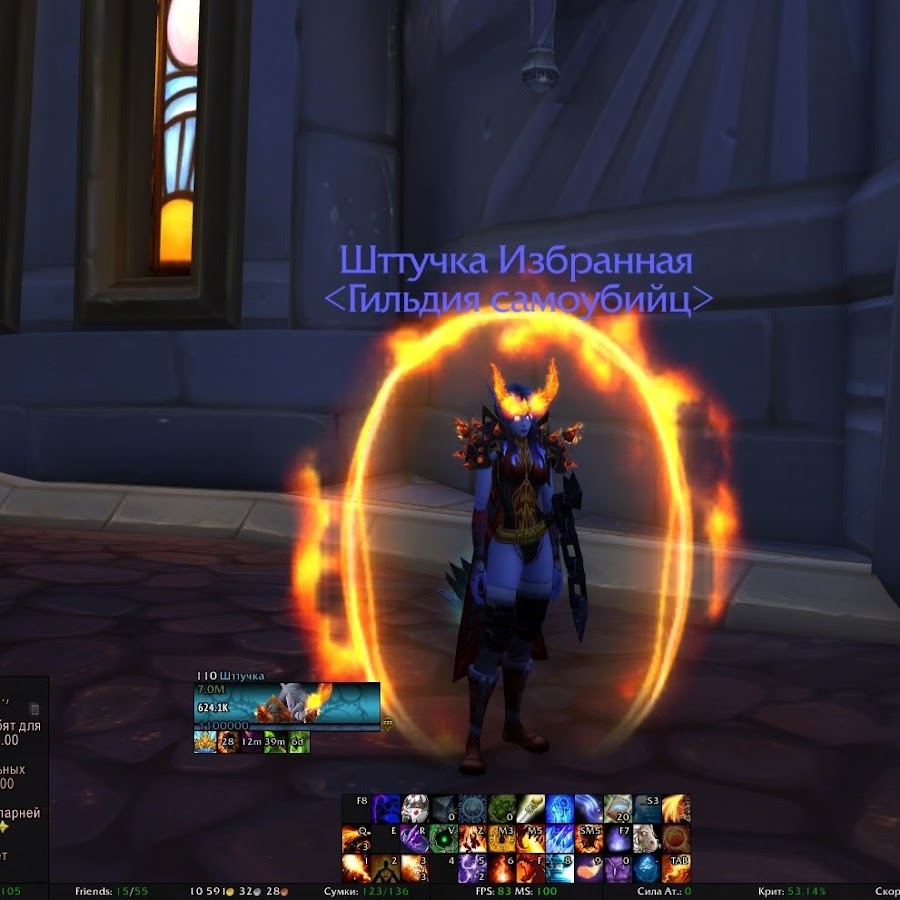Activate the dark silhouette ability on key 2

[x=385, y=867]
